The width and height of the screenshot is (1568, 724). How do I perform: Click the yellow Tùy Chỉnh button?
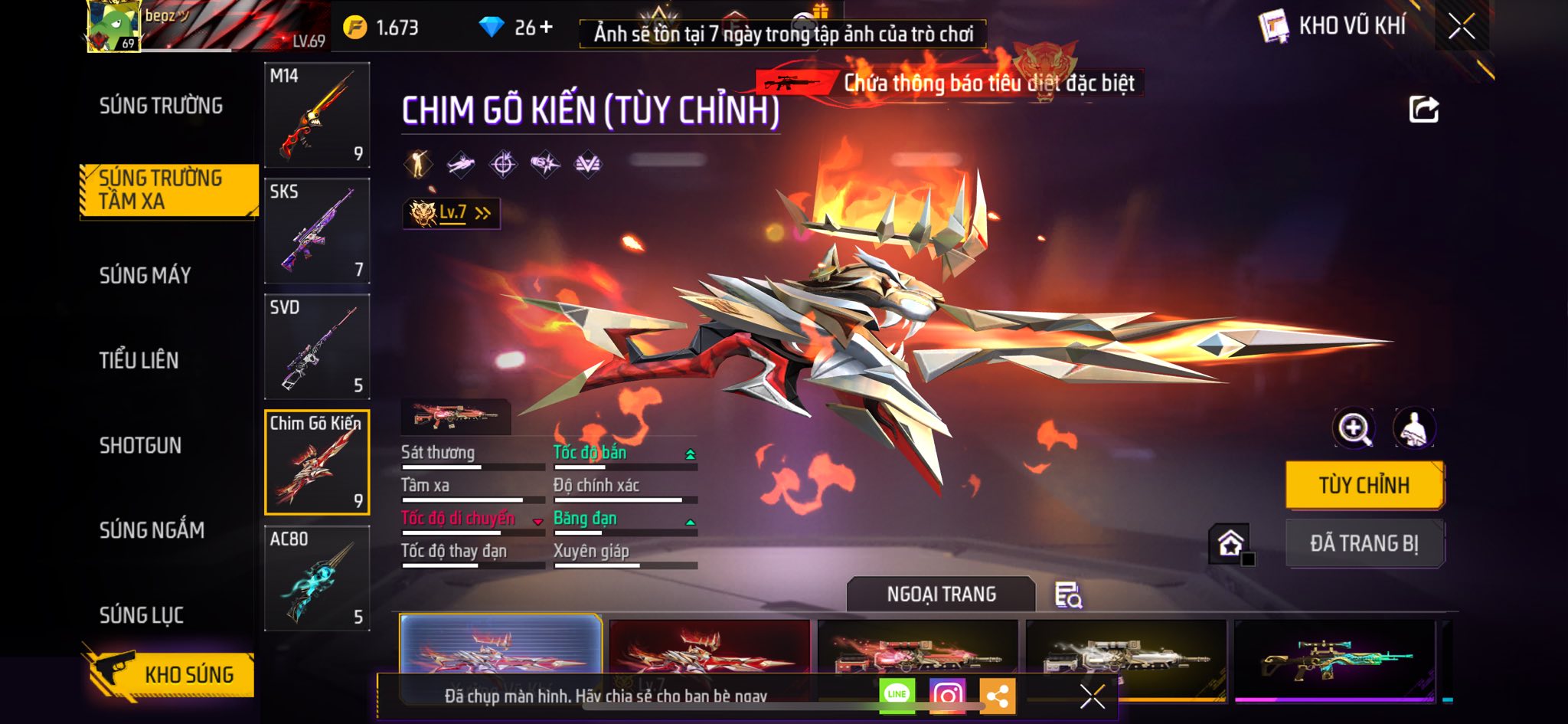click(1364, 485)
